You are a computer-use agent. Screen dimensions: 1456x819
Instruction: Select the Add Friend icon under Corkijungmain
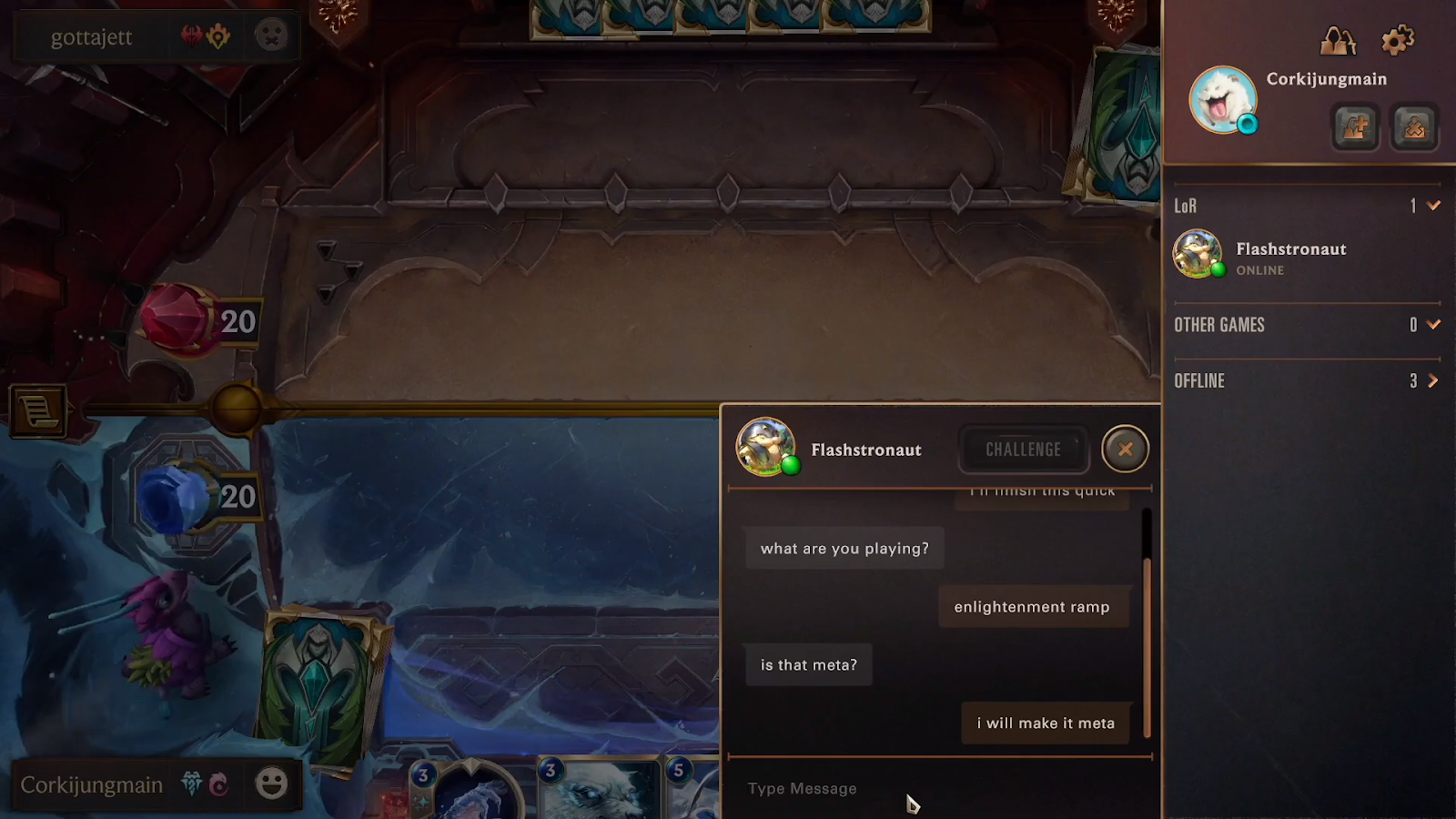[1353, 127]
